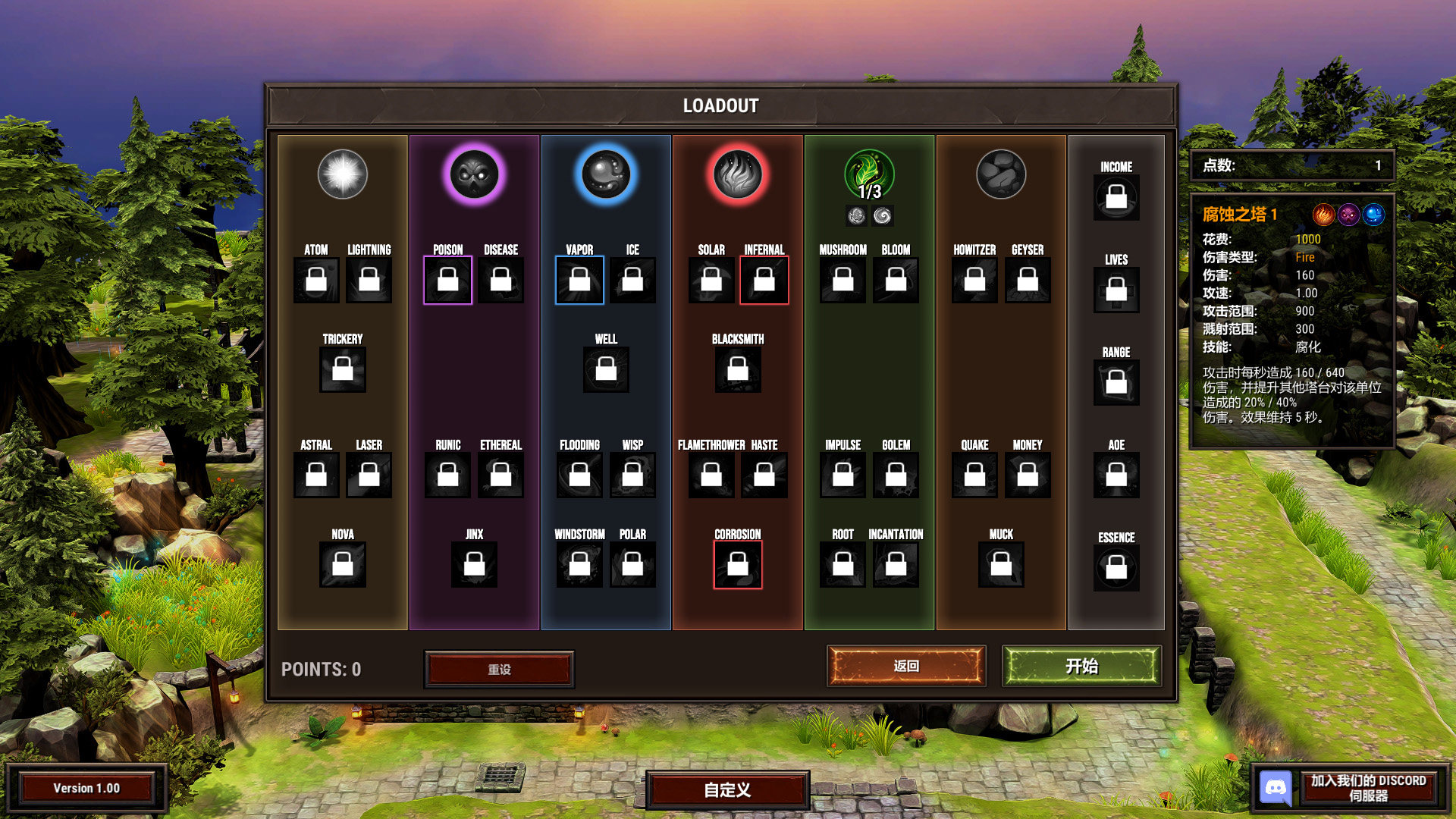The width and height of the screenshot is (1456, 819).
Task: Pick the locked Trickery tower slot
Action: pyautogui.click(x=343, y=370)
